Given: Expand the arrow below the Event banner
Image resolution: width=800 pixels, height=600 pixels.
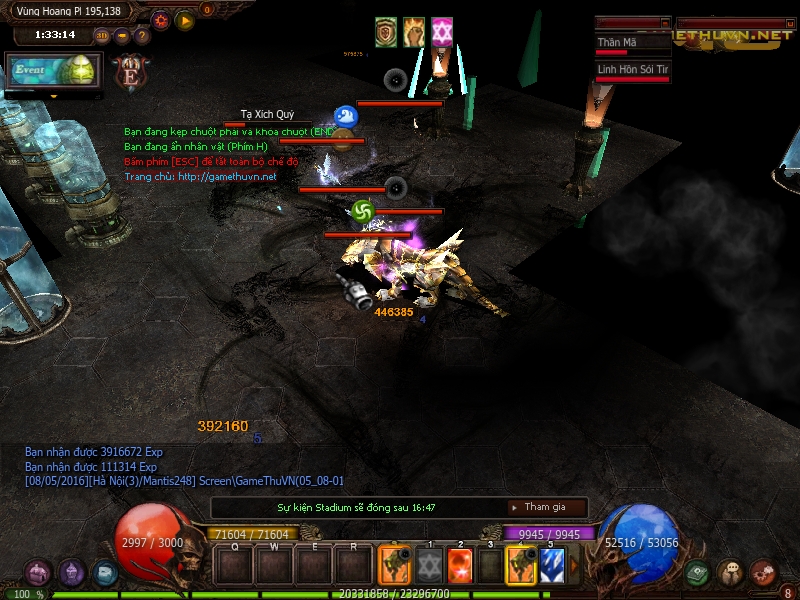Looking at the screenshot, I should pos(53,96).
